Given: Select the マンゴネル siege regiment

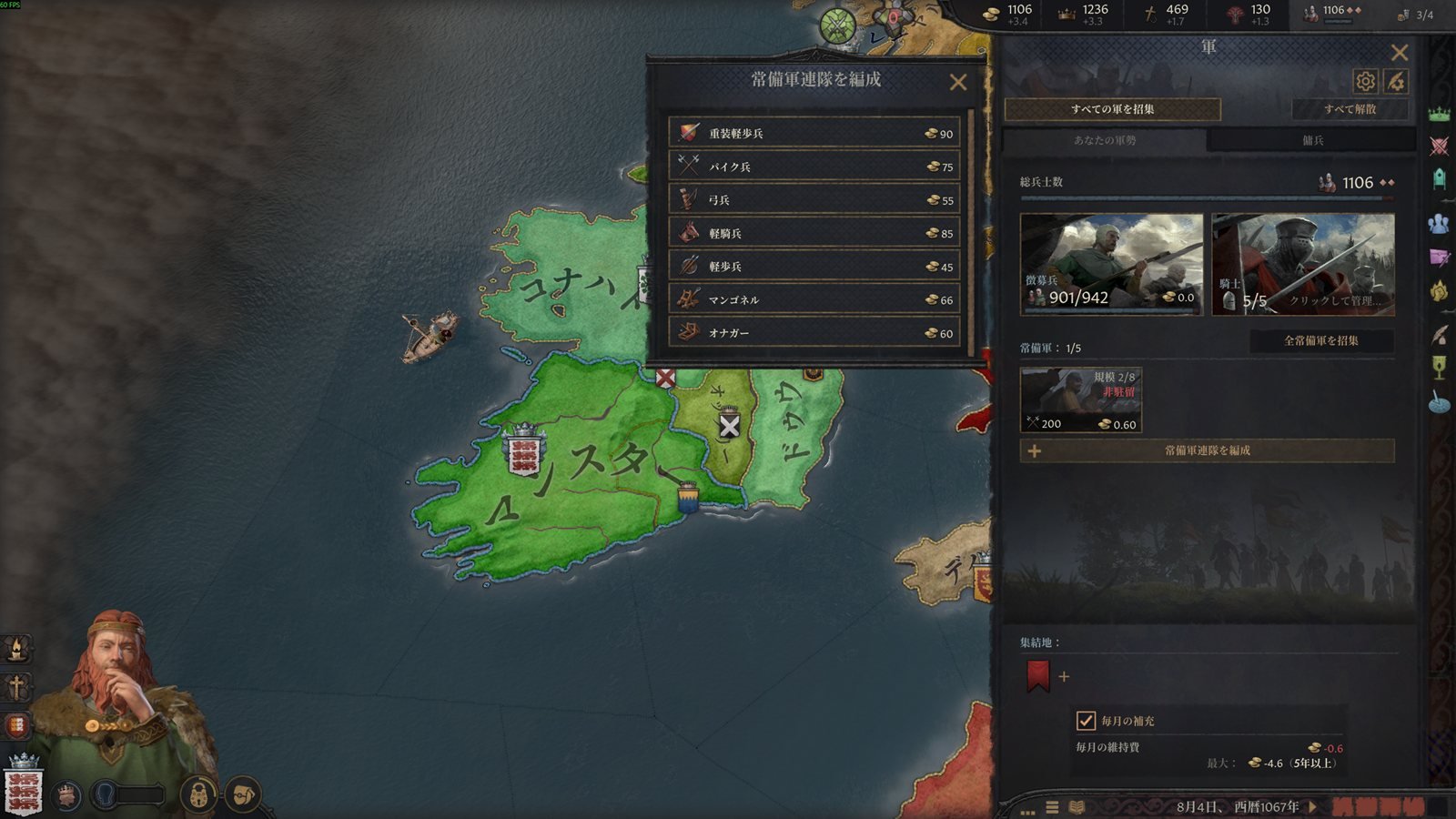Looking at the screenshot, I should pos(814,299).
